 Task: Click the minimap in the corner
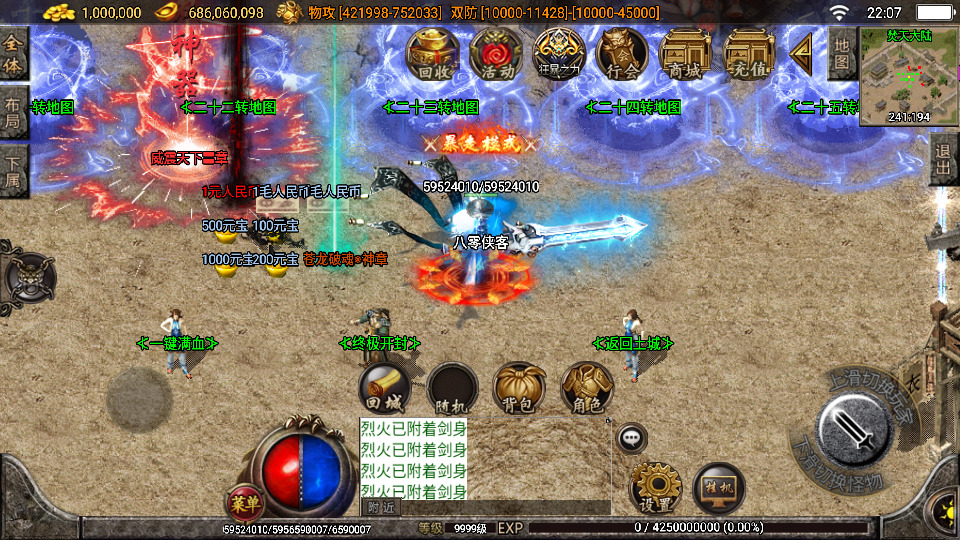(908, 76)
